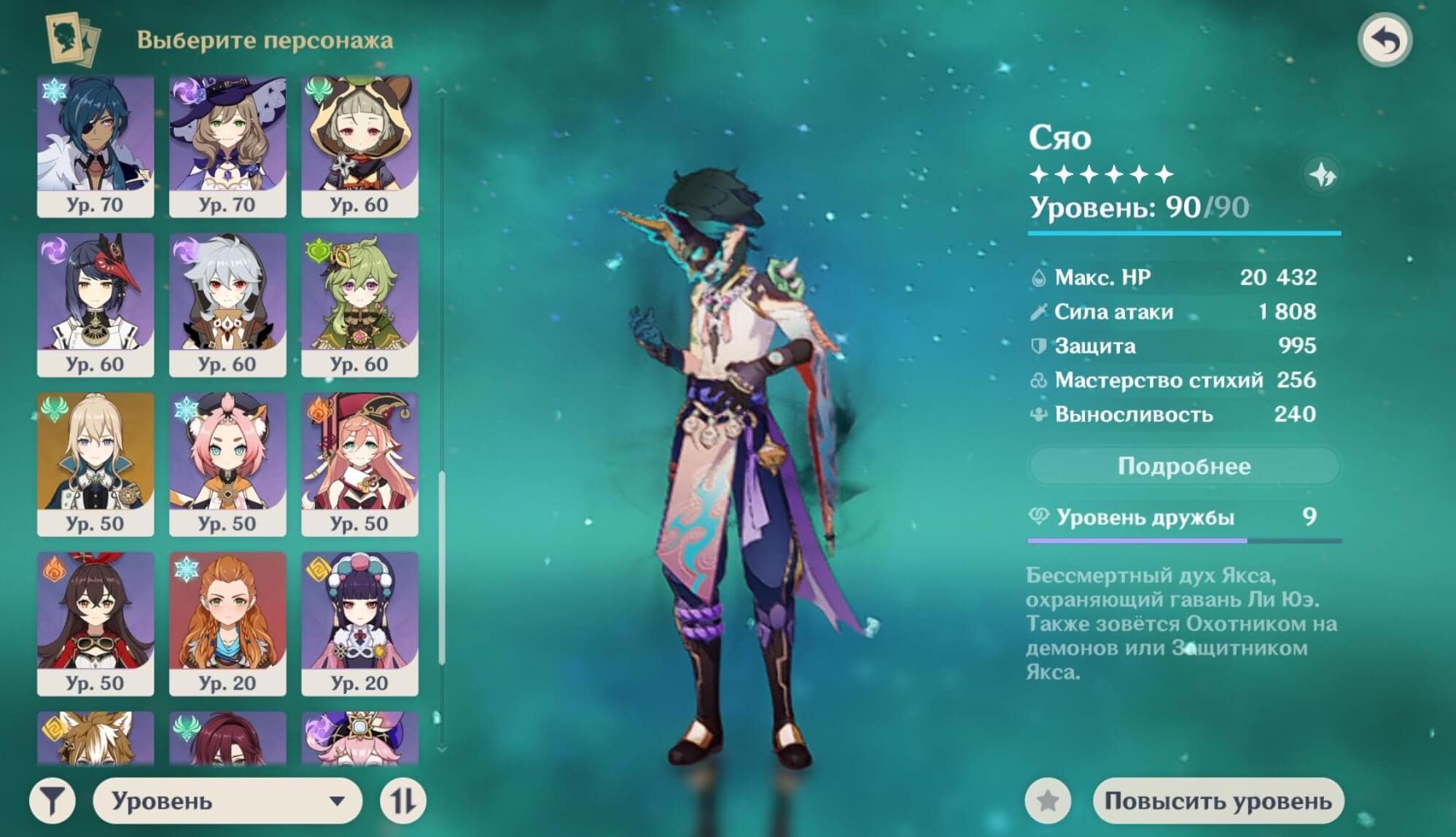Viewport: 1456px width, 837px height.
Task: Select Yanfei's level 50 portrait
Action: pos(359,464)
